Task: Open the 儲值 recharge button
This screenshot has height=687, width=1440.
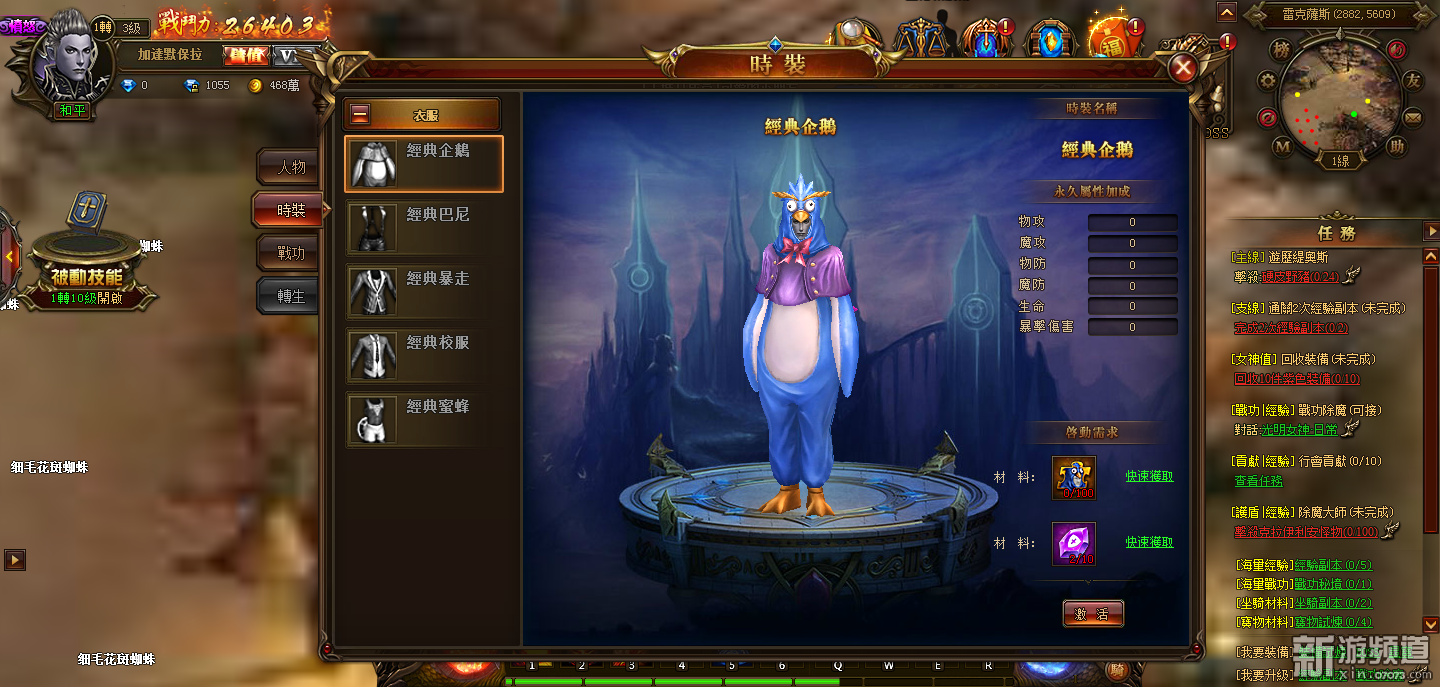Action: [244, 55]
